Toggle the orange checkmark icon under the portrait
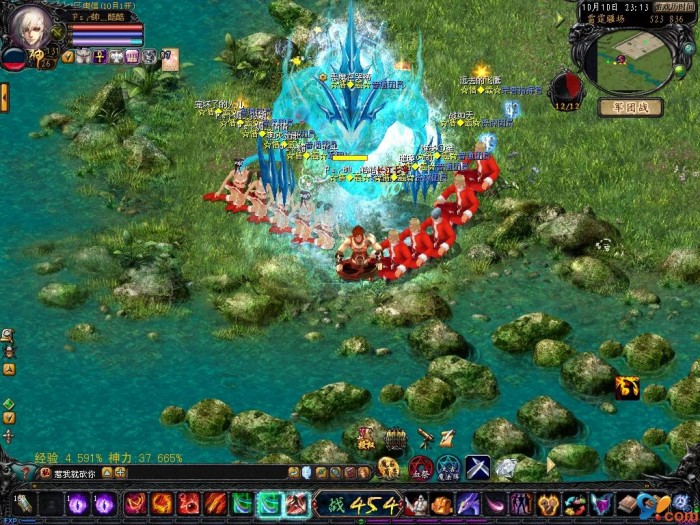 (x=68, y=57)
